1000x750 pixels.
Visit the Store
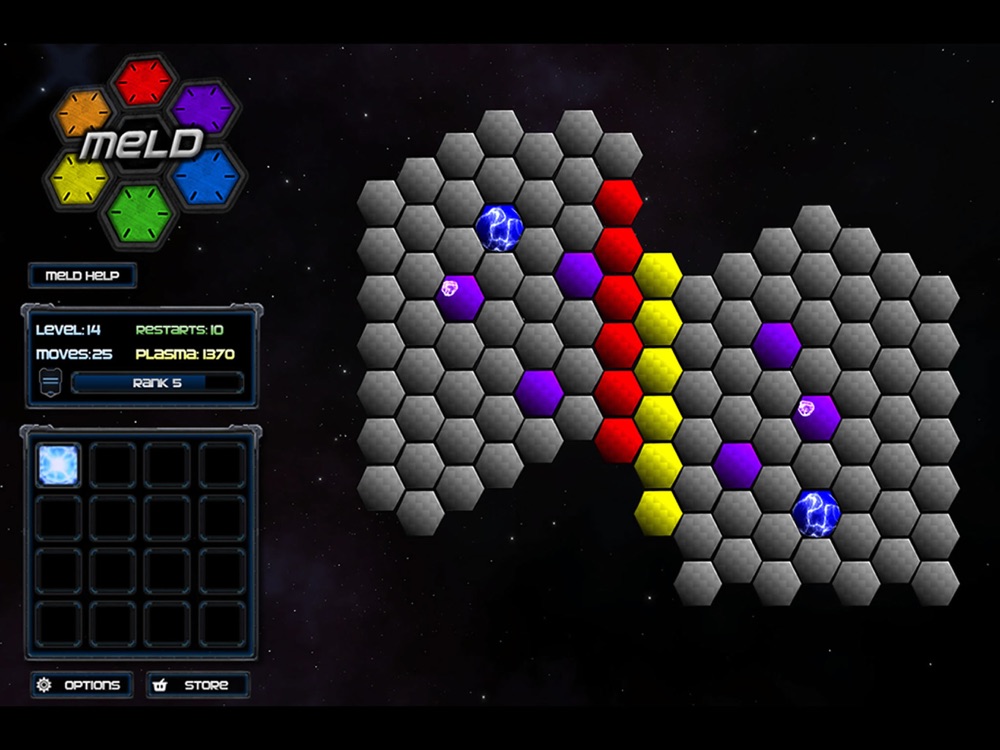tap(198, 685)
